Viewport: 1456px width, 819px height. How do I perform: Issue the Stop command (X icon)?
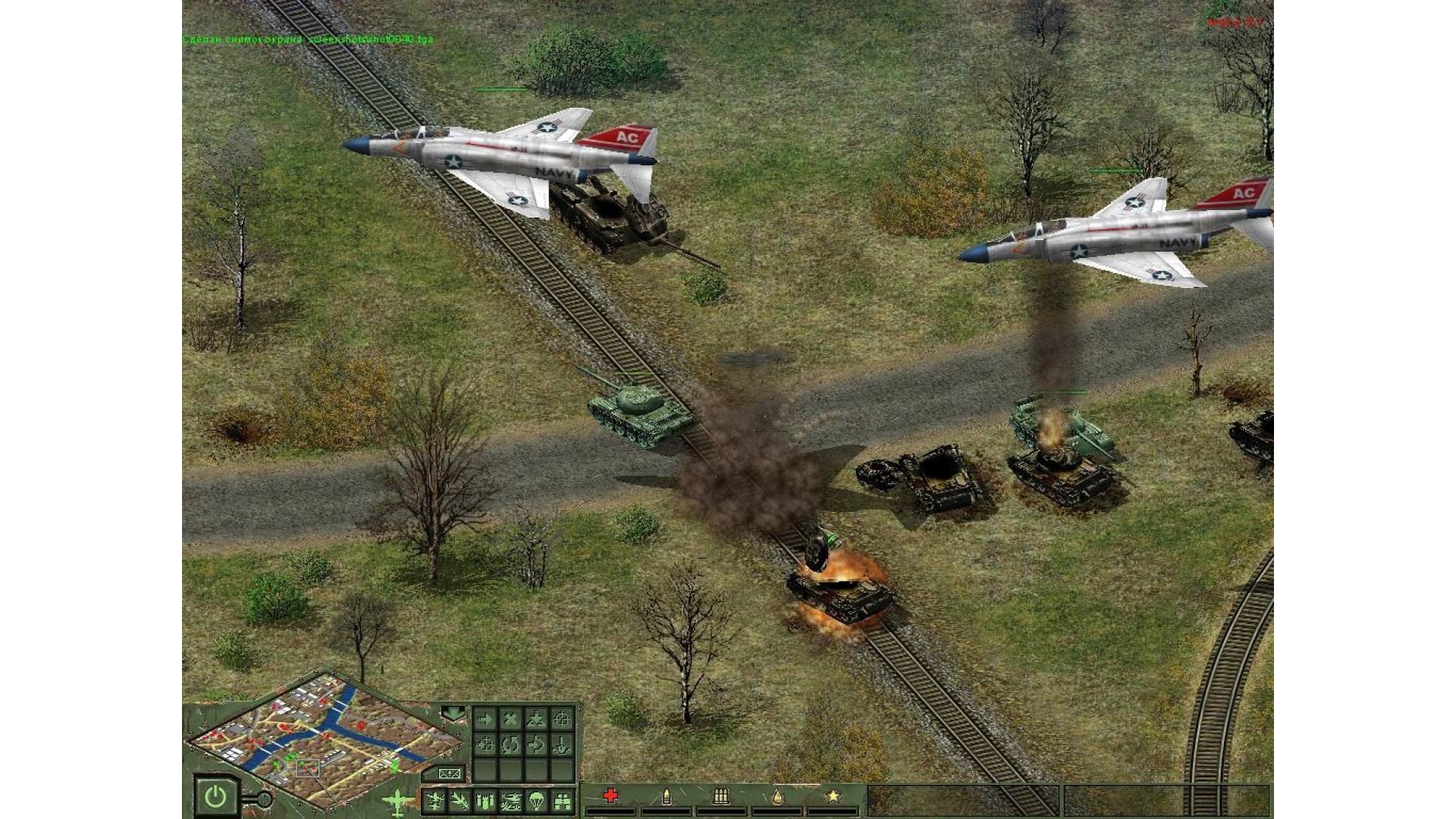coord(510,719)
